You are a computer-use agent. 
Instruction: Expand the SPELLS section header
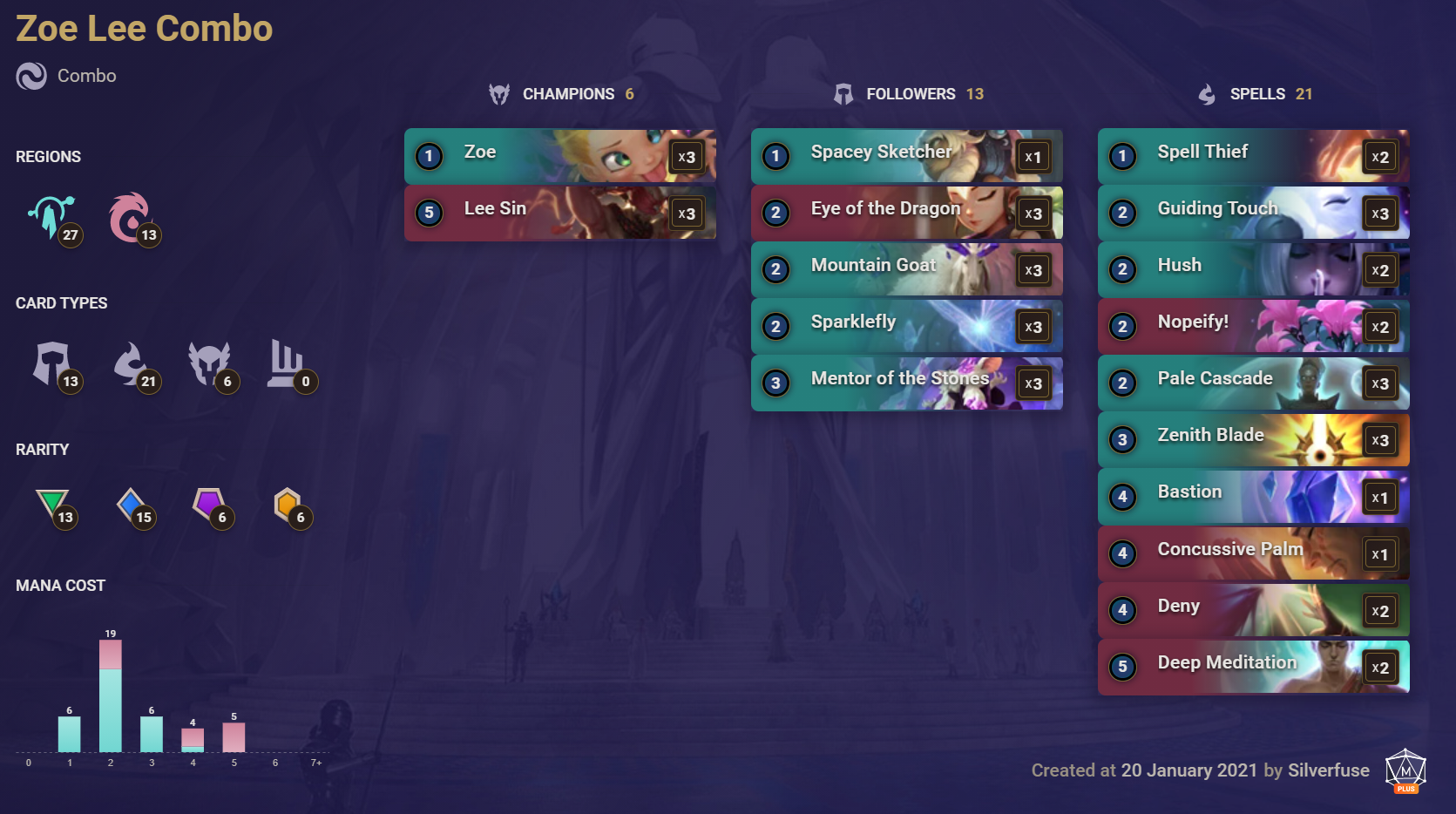coord(1255,93)
